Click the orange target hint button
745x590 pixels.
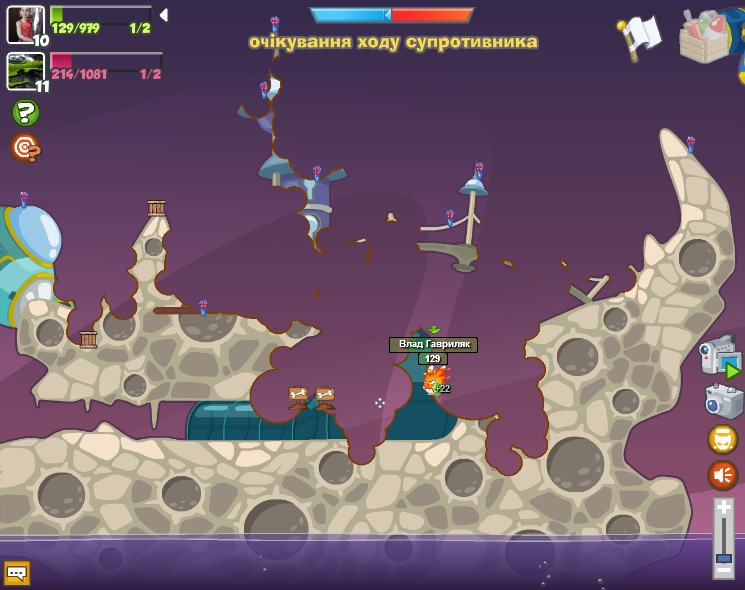pyautogui.click(x=25, y=148)
